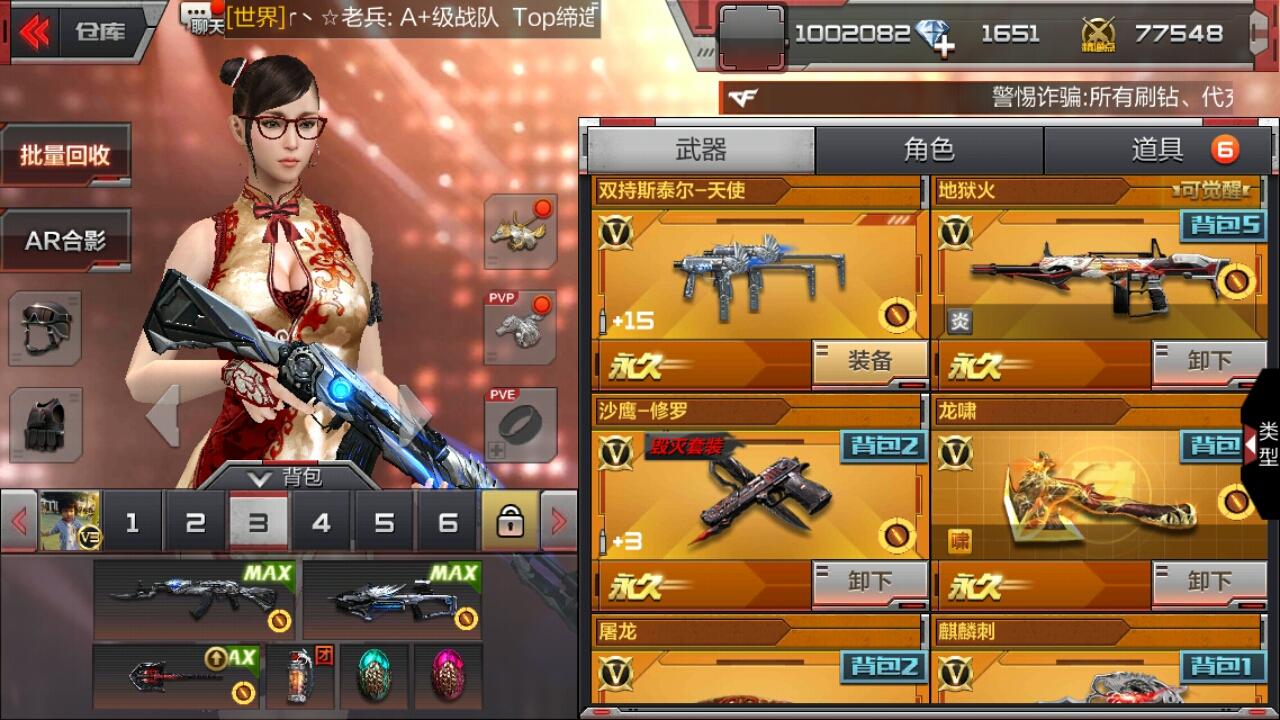Image resolution: width=1280 pixels, height=720 pixels.
Task: Select backpack slot number 5
Action: [x=384, y=521]
